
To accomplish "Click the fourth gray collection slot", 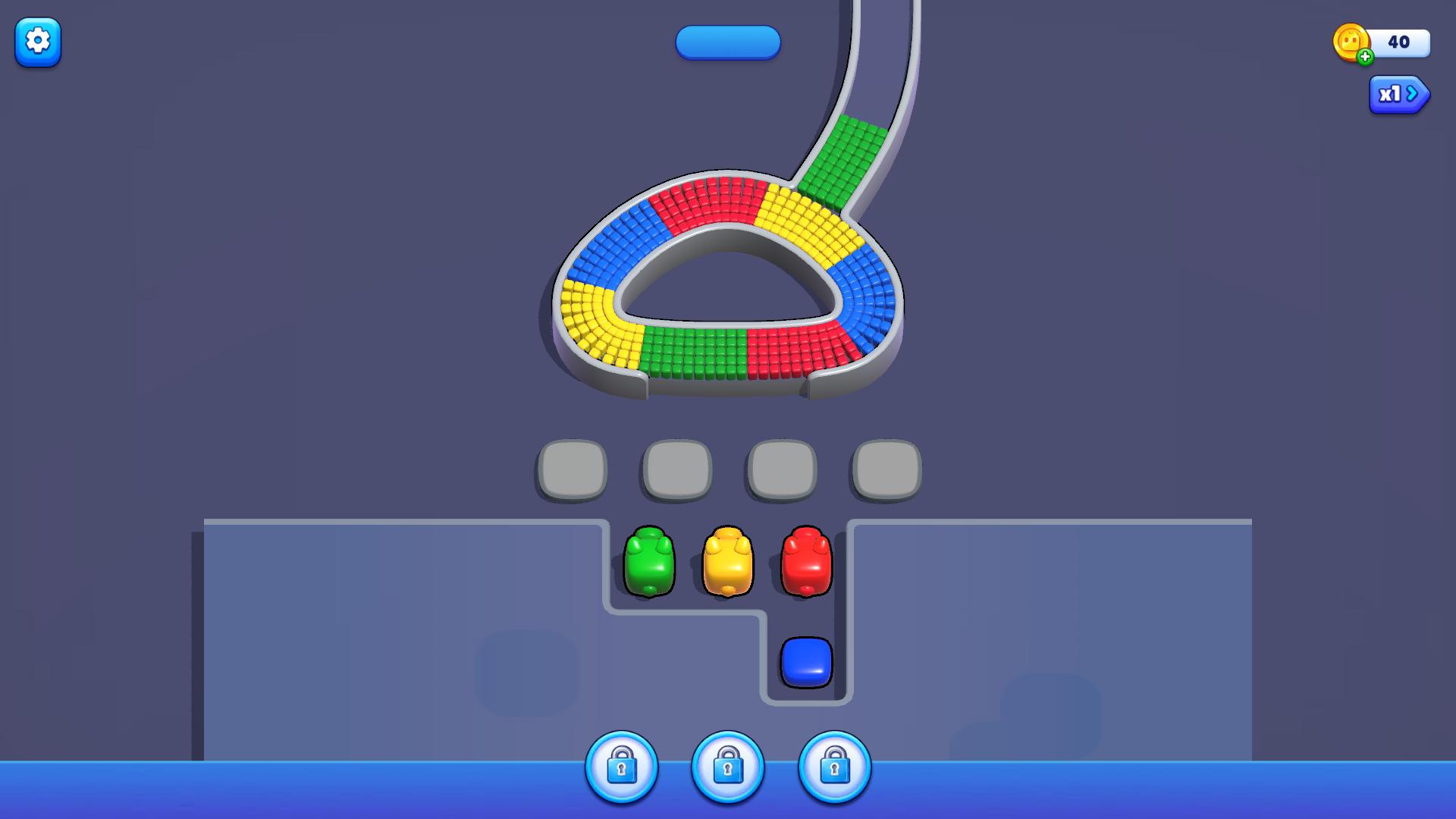I will tap(884, 469).
